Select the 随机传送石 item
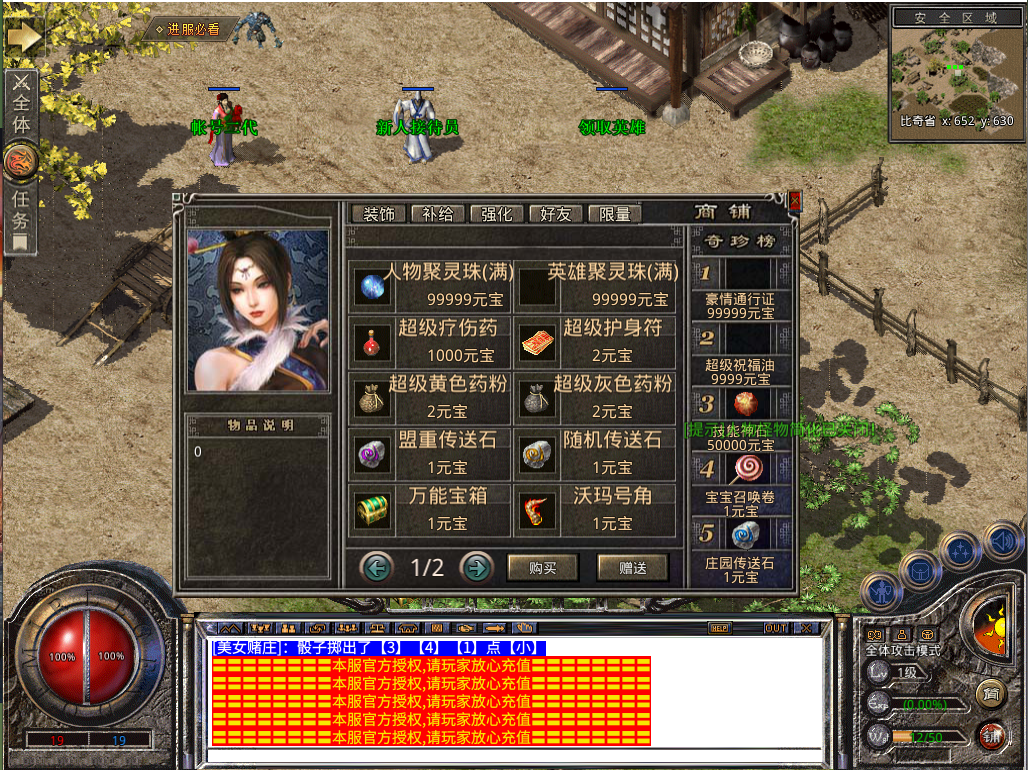The width and height of the screenshot is (1028, 770). point(596,454)
